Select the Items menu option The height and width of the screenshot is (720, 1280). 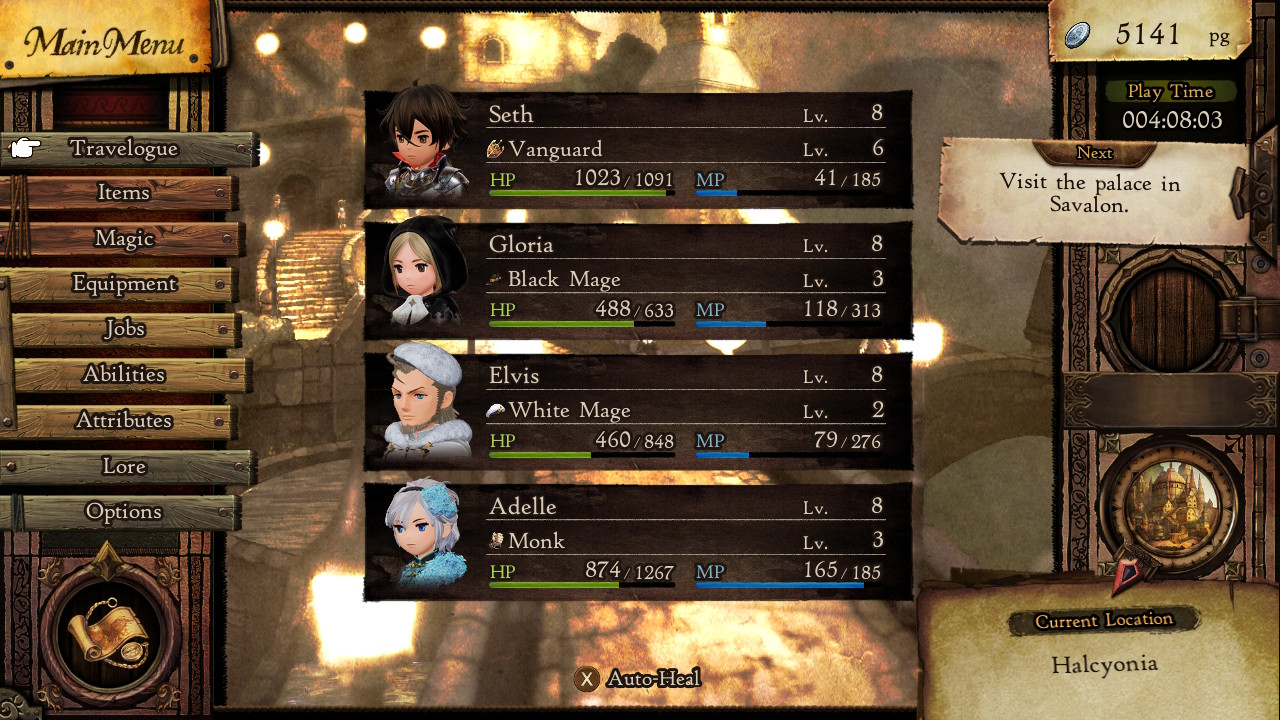click(x=123, y=193)
